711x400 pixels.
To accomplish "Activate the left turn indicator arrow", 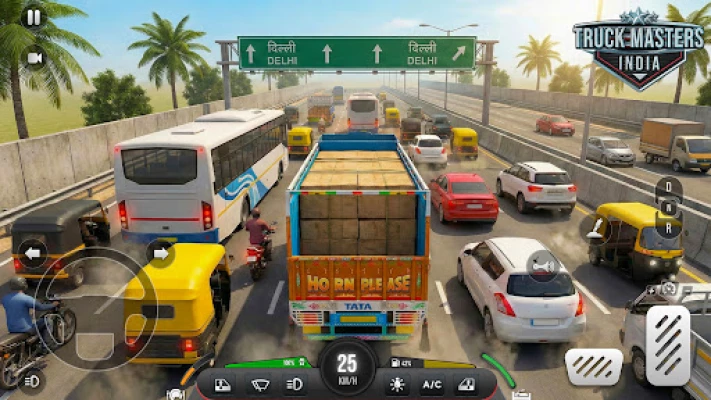I will pyautogui.click(x=32, y=252).
